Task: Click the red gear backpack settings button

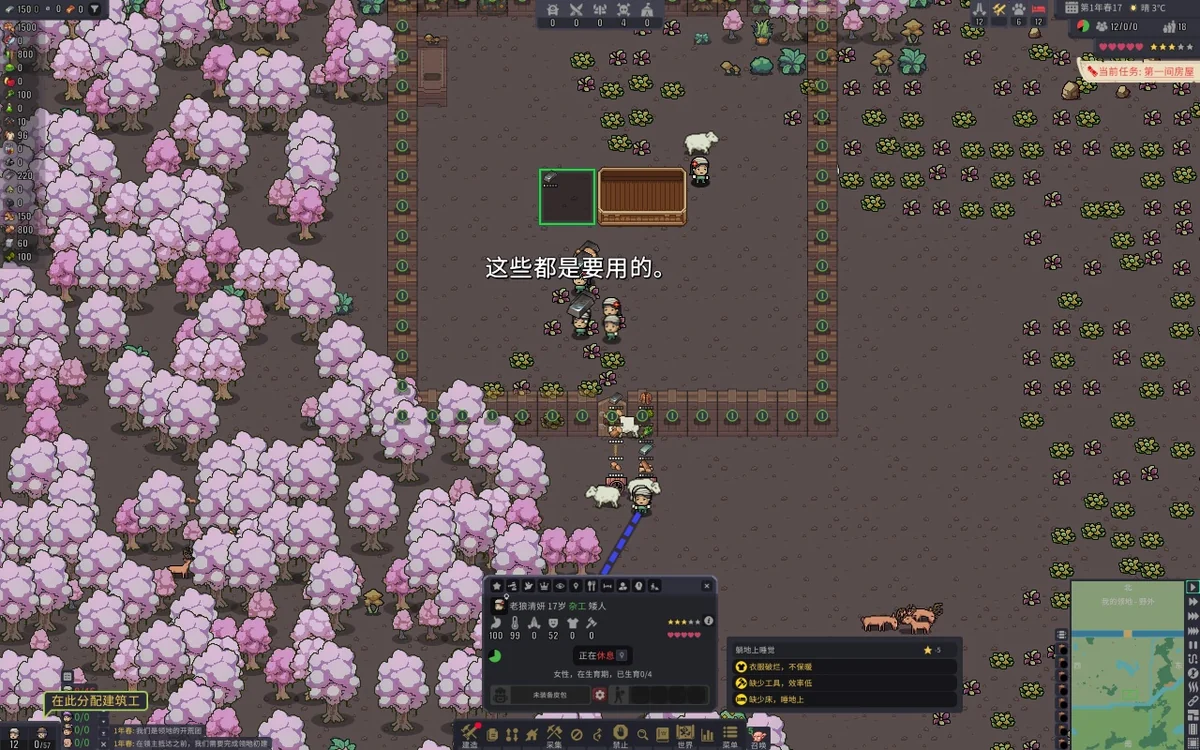Action: point(599,694)
